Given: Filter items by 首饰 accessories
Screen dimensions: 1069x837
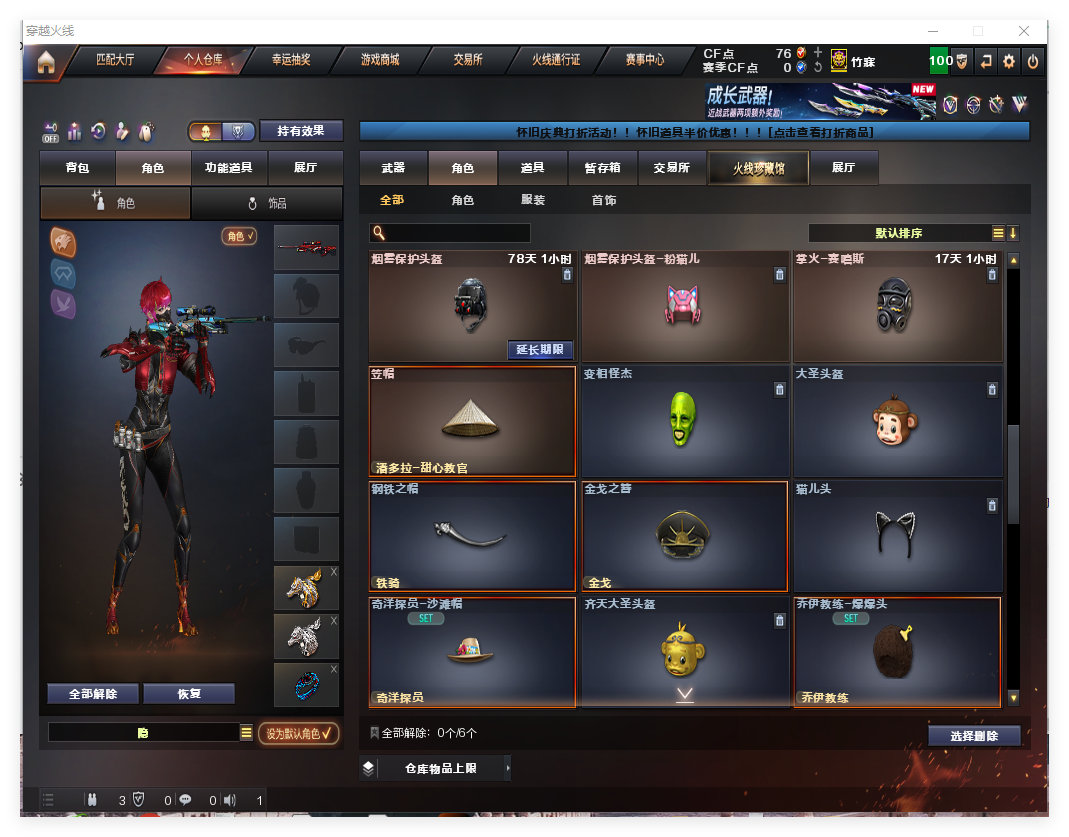Looking at the screenshot, I should point(603,200).
